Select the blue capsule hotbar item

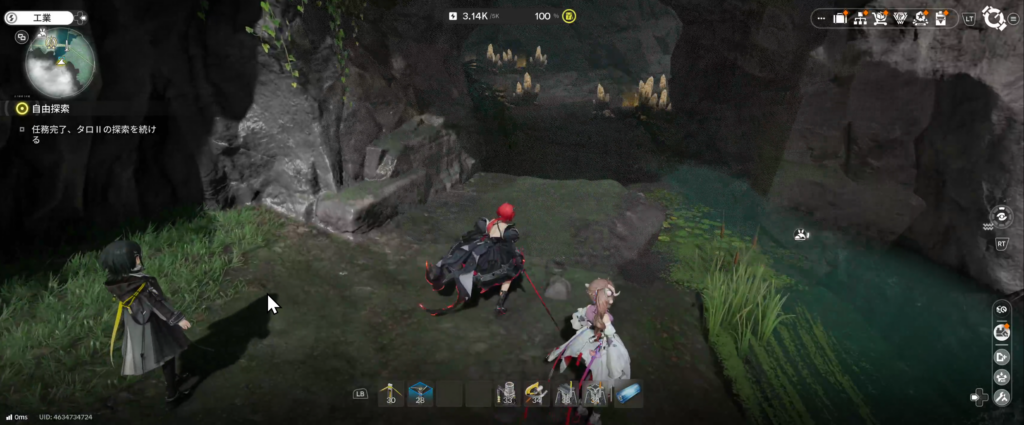(629, 394)
